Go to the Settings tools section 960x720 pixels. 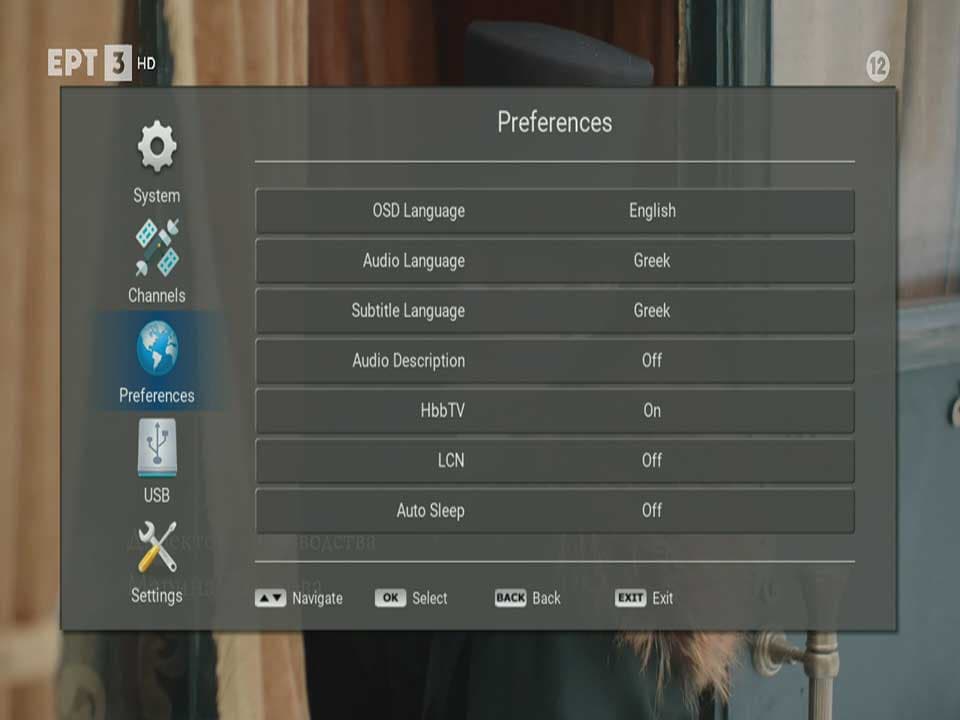click(x=157, y=561)
